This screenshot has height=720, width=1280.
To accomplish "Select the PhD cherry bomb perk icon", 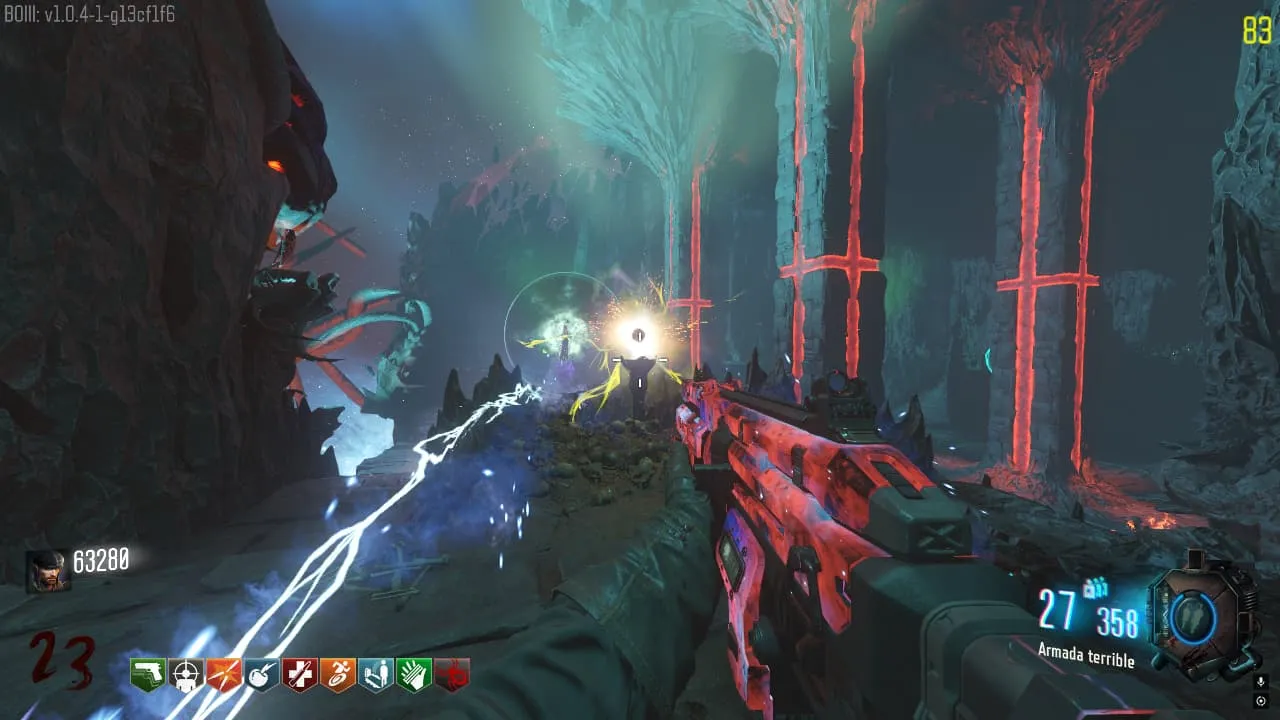I will [x=262, y=675].
